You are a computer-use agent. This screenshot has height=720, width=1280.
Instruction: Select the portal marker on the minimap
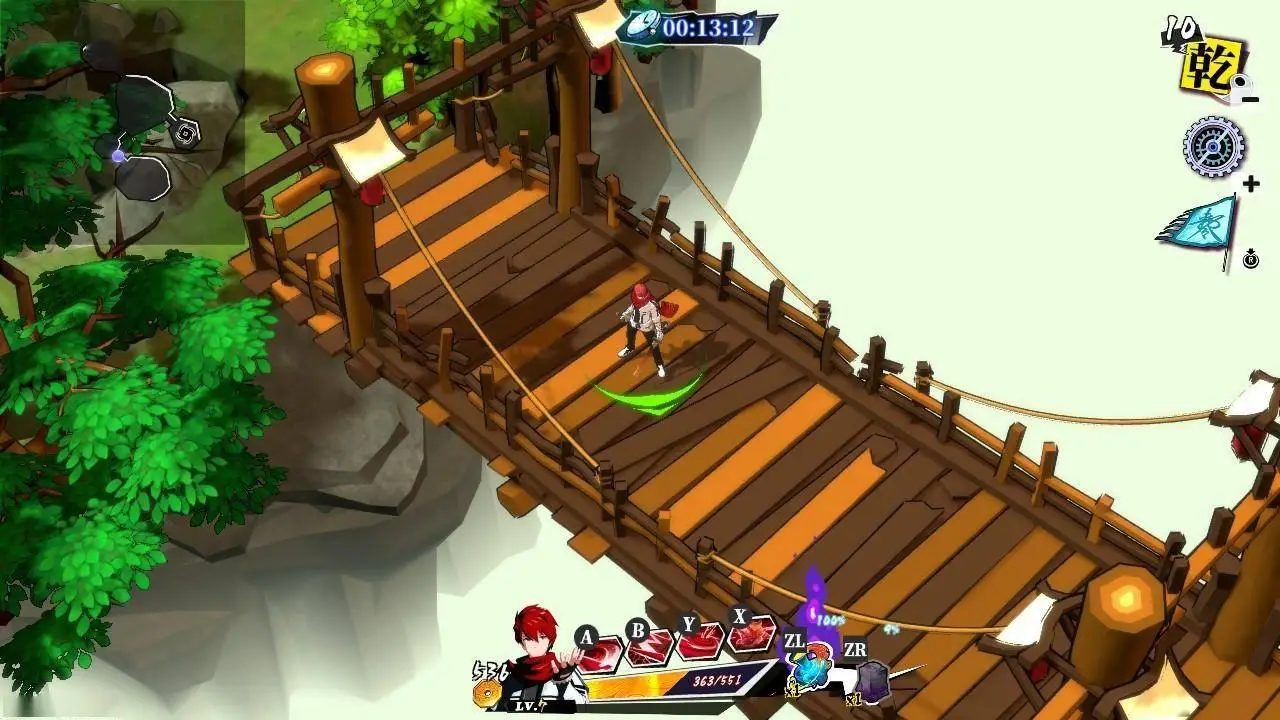click(185, 133)
